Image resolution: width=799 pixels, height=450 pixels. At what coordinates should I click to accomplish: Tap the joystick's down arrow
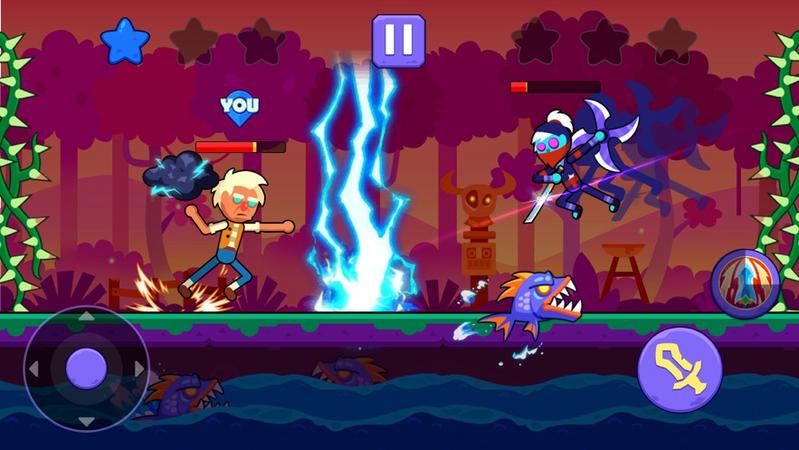click(x=86, y=420)
